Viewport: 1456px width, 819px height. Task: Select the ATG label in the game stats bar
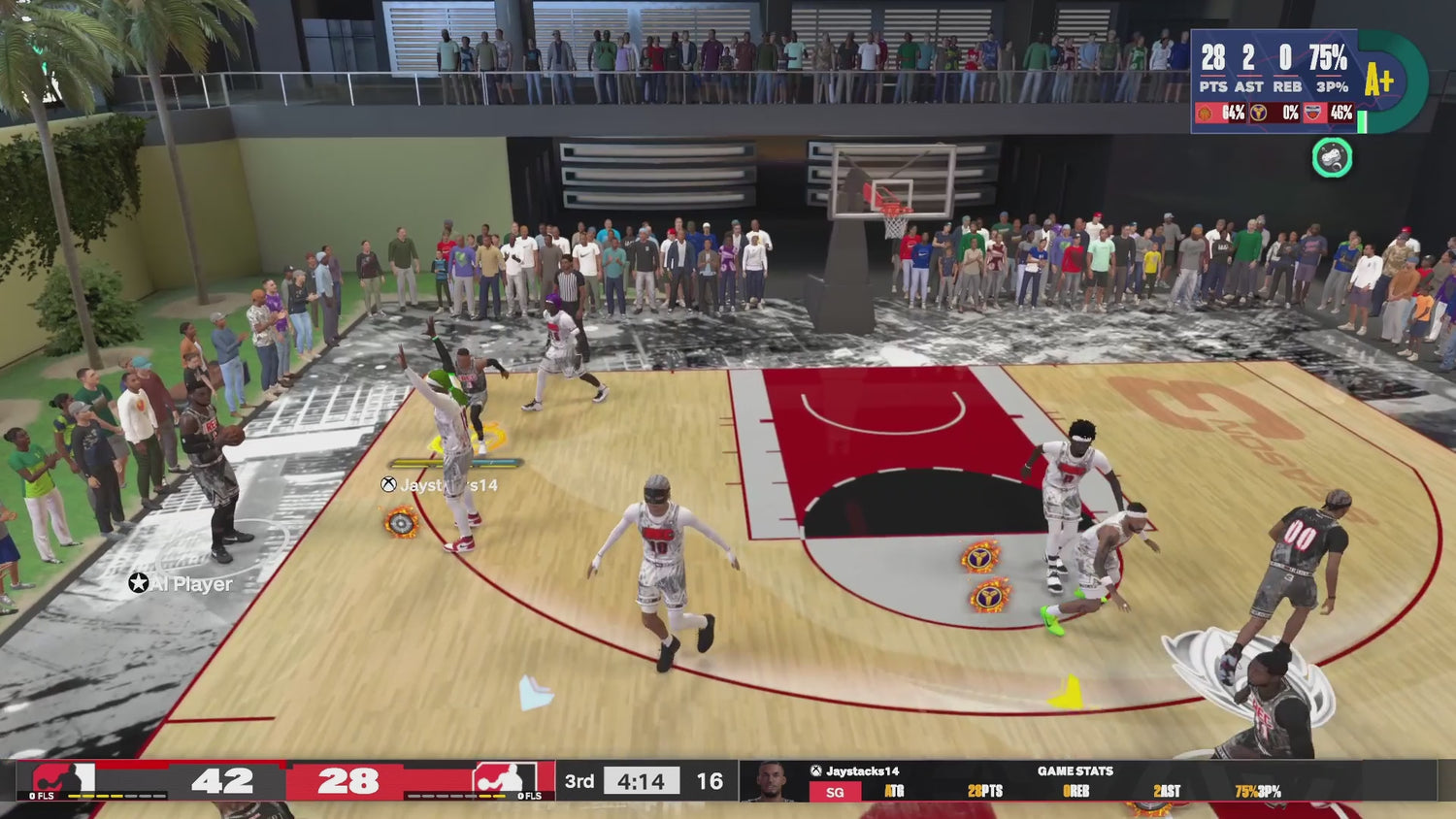tap(894, 792)
